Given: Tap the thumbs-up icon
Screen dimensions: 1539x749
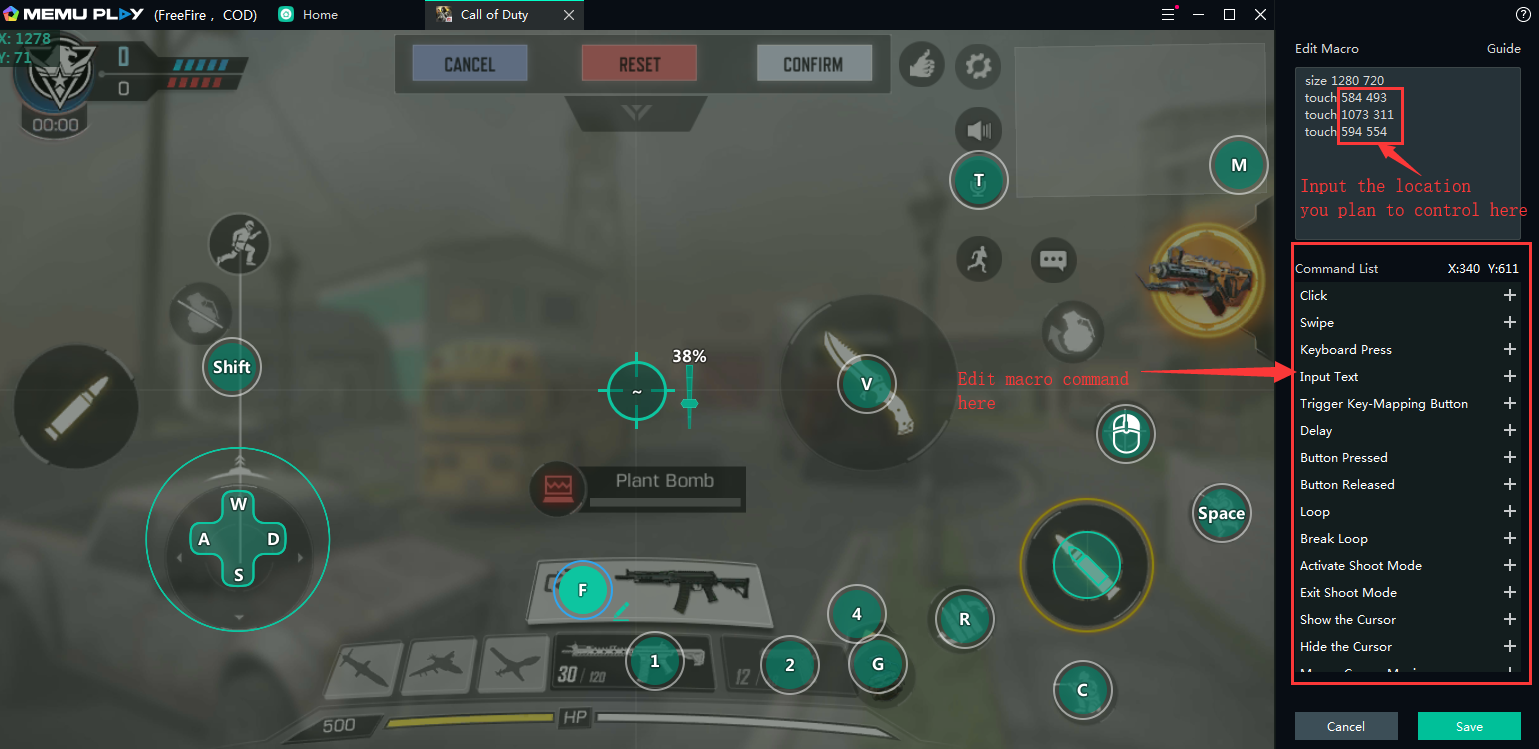Looking at the screenshot, I should click(921, 66).
